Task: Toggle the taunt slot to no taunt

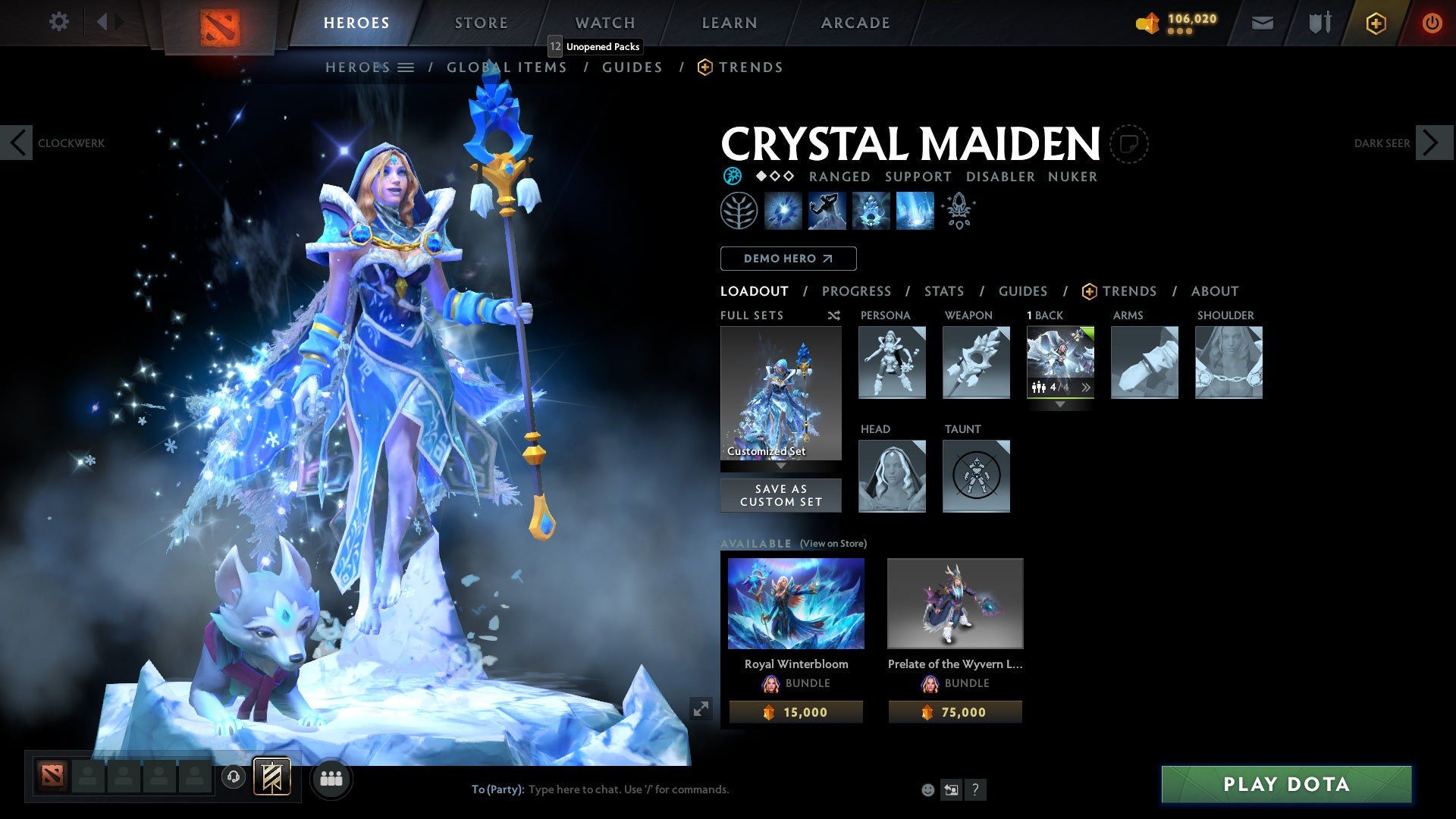Action: [976, 476]
